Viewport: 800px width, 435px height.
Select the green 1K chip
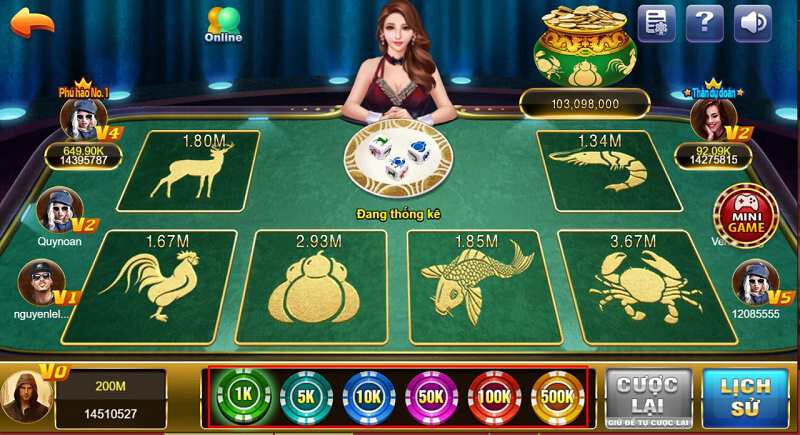coord(243,396)
